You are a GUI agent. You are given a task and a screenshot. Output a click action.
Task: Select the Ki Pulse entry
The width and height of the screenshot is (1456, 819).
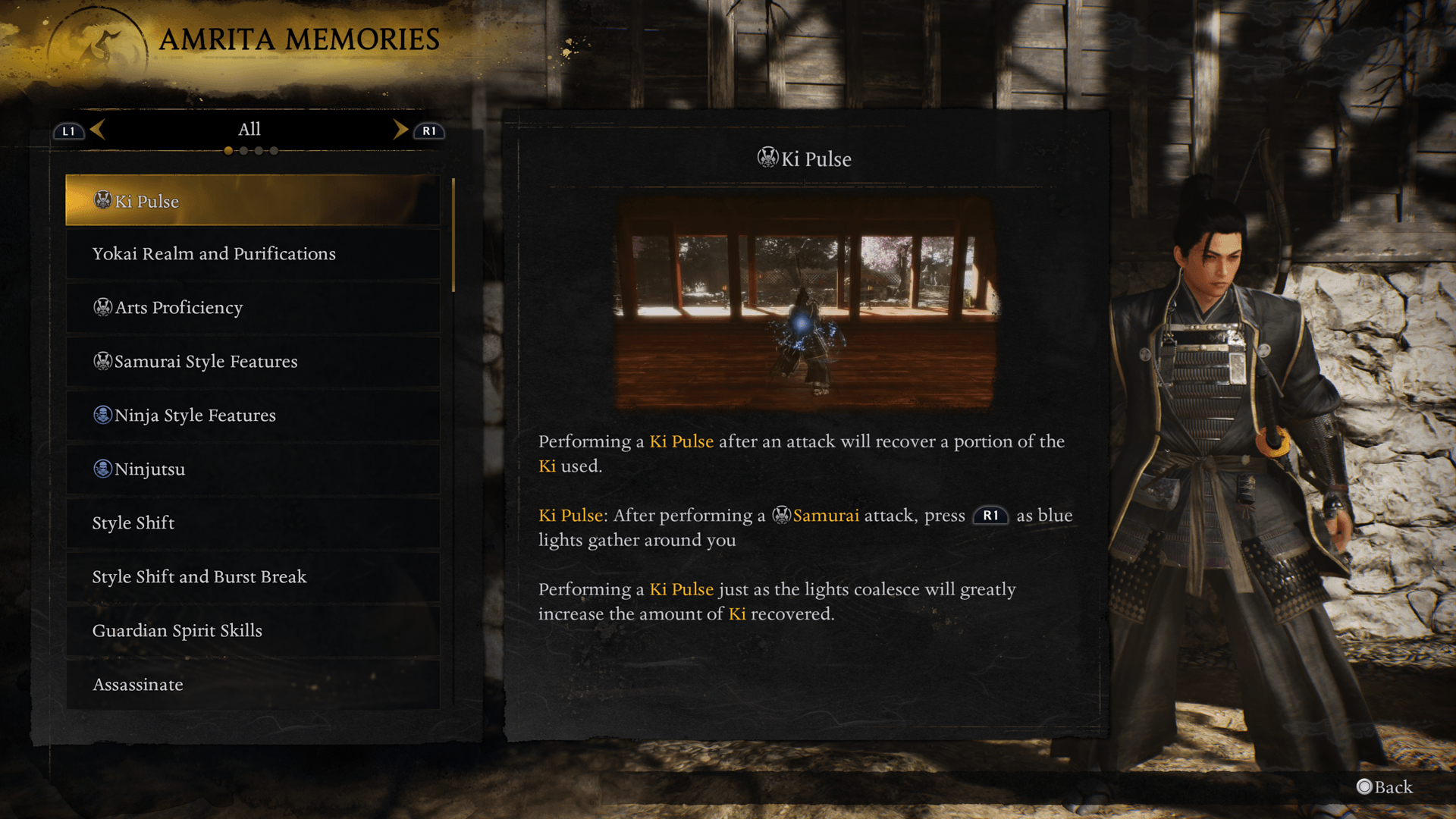tap(253, 201)
